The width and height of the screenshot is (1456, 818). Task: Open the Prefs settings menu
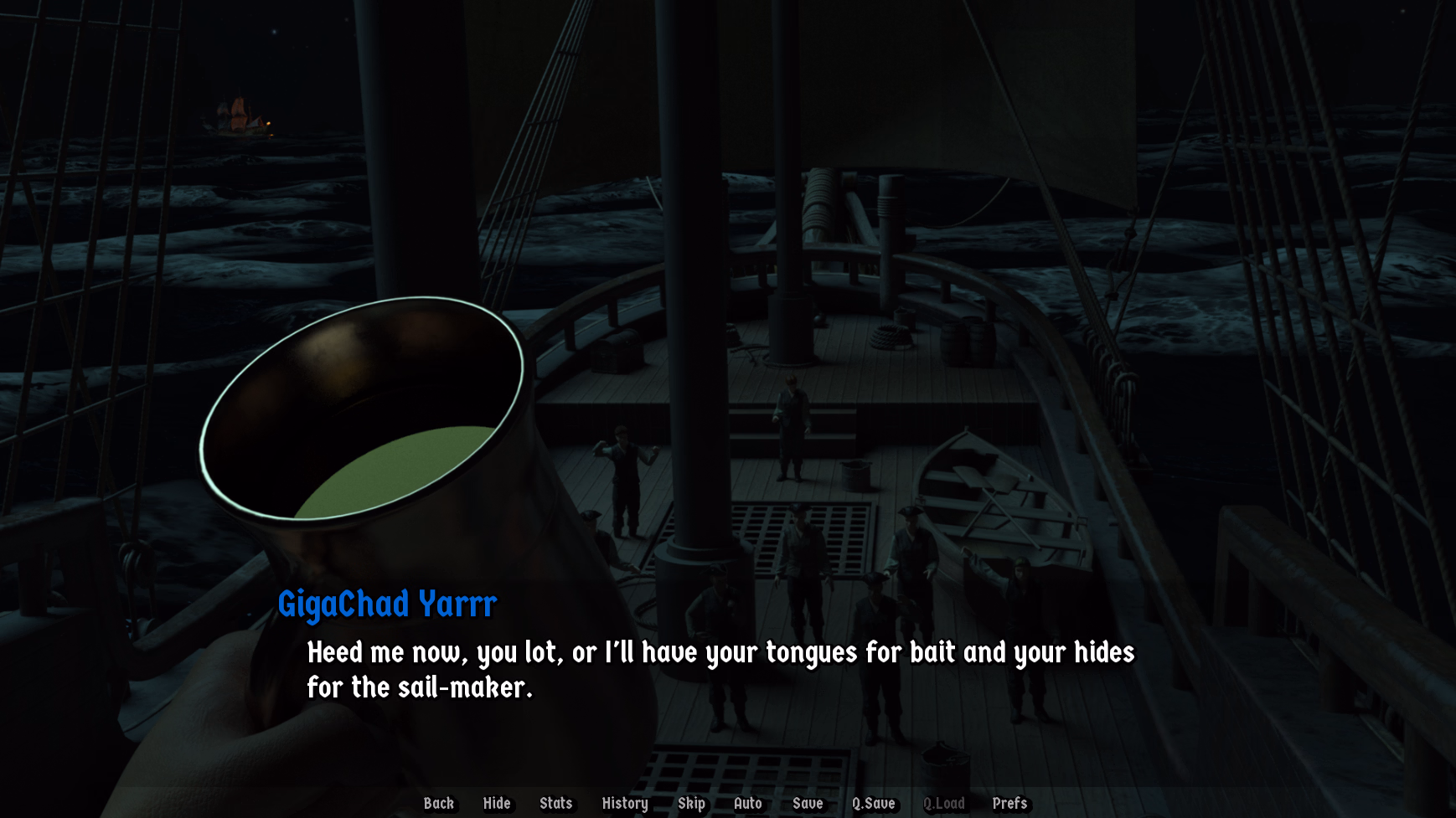point(1009,803)
